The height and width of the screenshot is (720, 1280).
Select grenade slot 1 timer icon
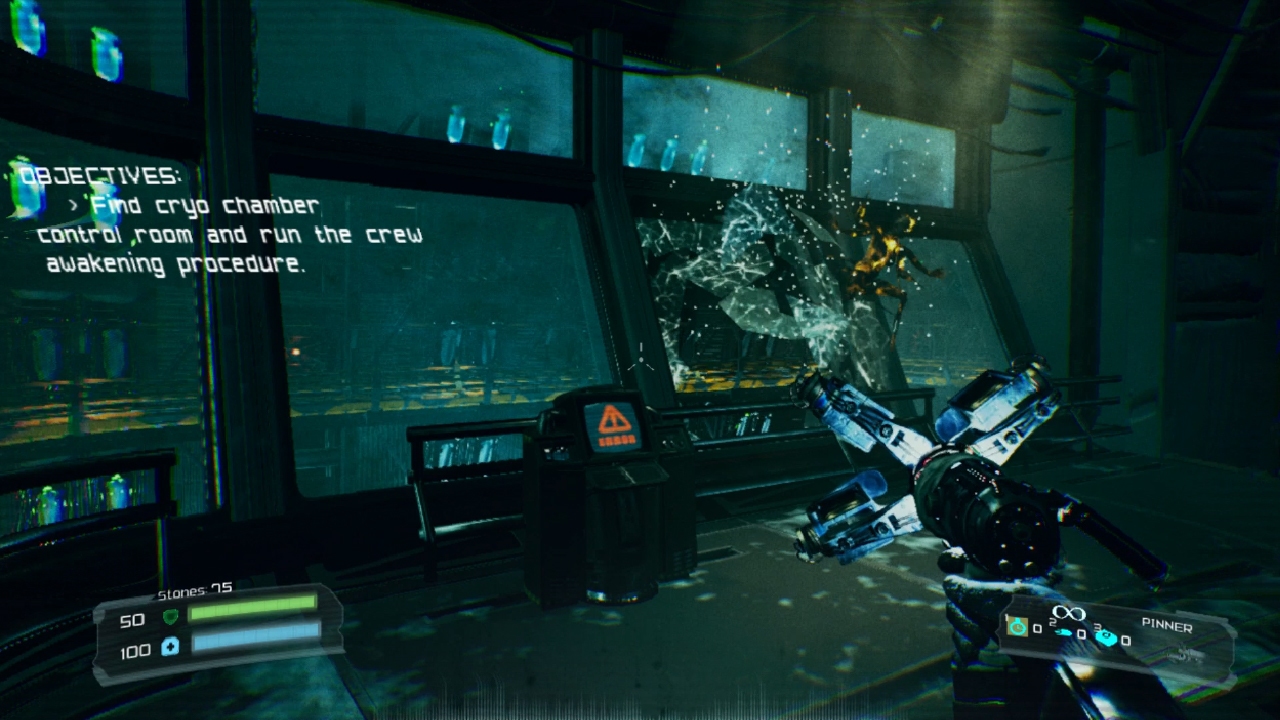[x=1017, y=627]
